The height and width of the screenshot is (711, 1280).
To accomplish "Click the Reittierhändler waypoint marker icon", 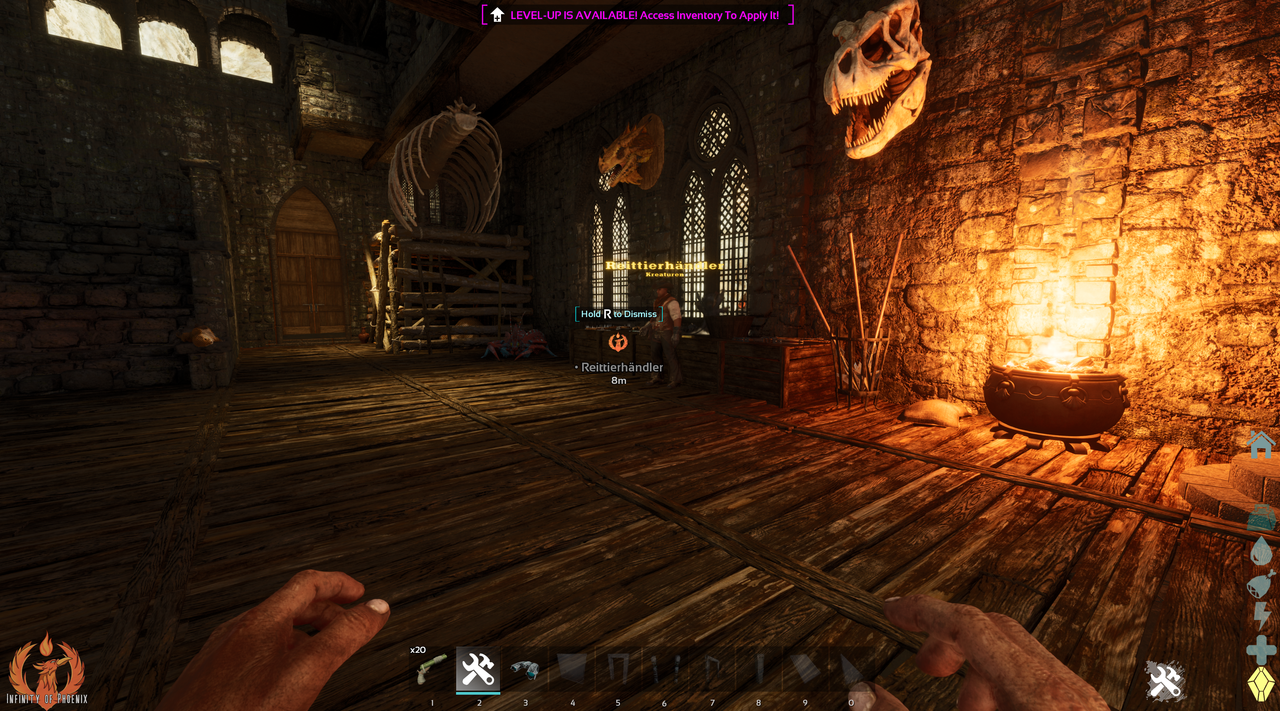I will [x=618, y=342].
